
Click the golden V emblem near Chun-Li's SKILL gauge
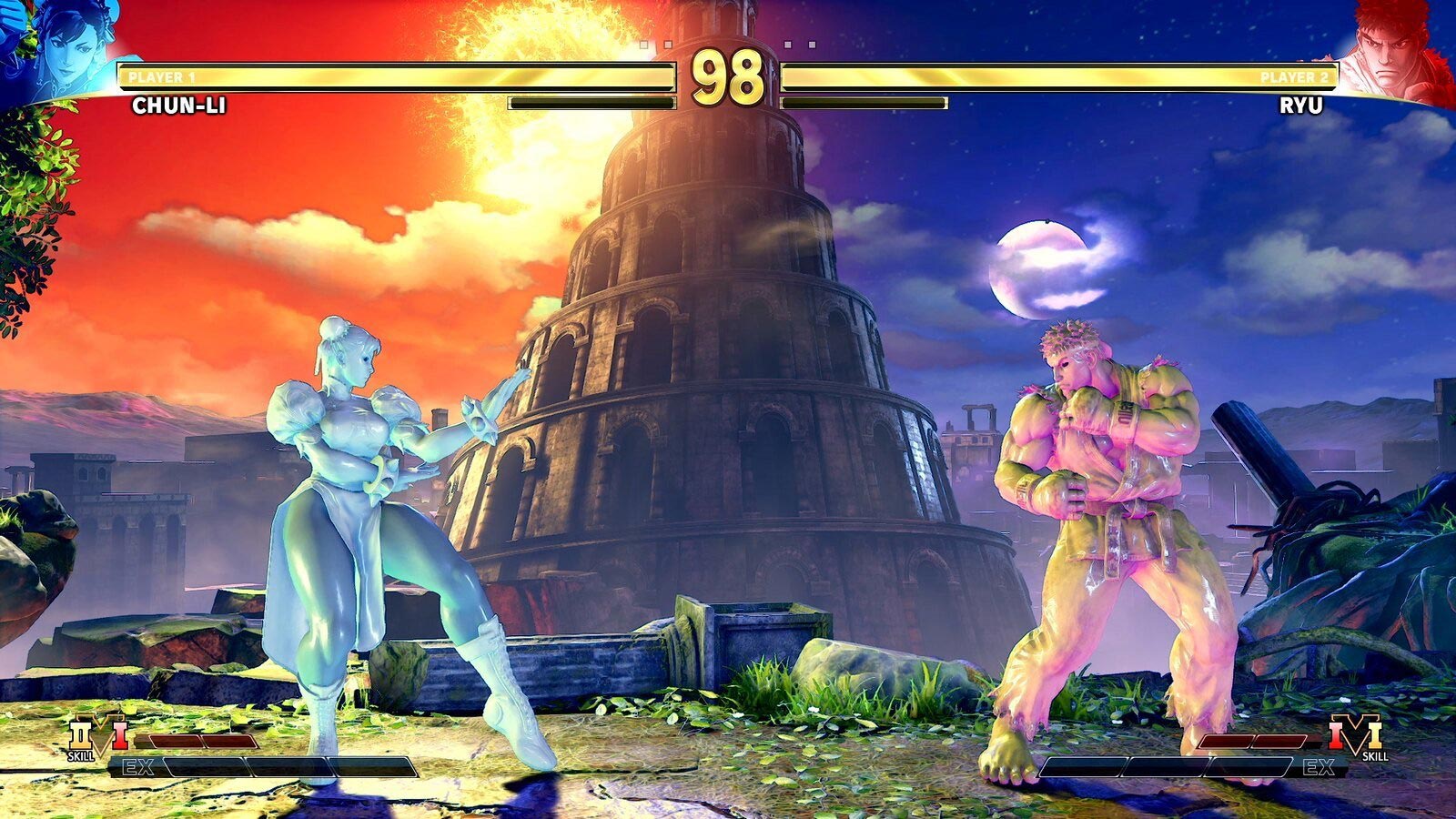pyautogui.click(x=102, y=737)
